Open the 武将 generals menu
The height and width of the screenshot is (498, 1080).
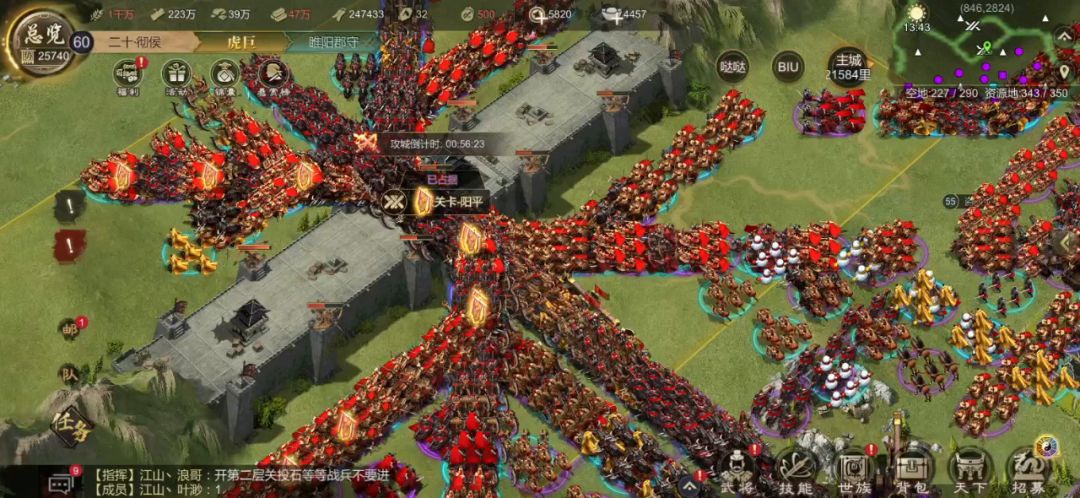pyautogui.click(x=735, y=470)
